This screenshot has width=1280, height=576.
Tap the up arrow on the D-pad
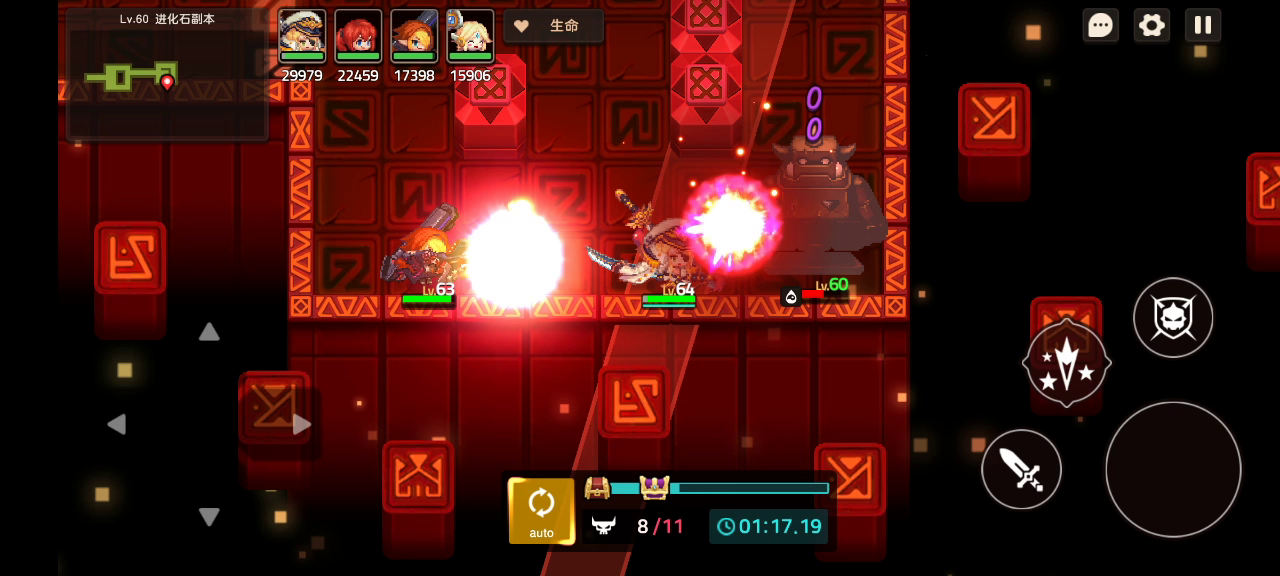coord(209,332)
